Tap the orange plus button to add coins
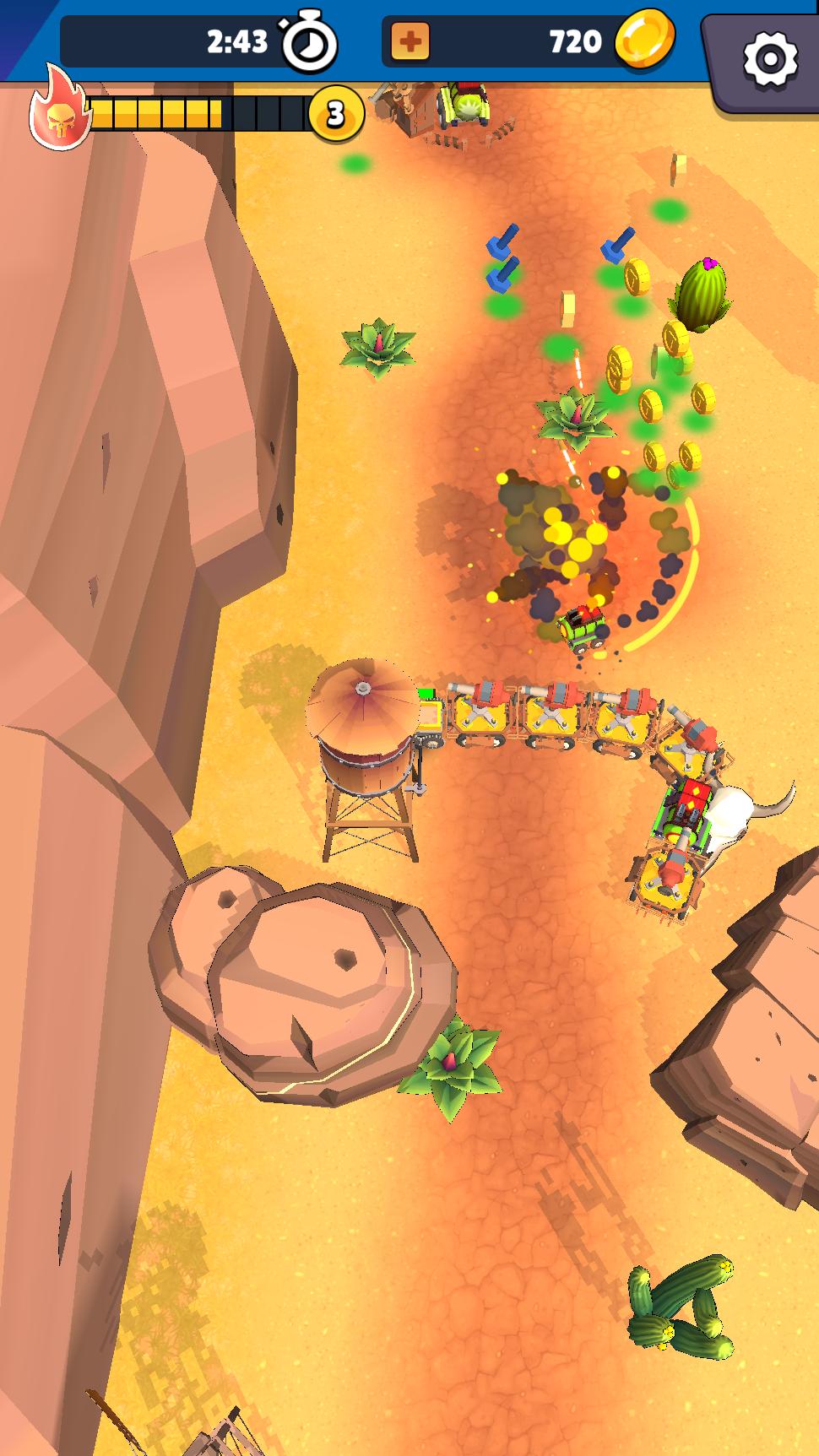819x1456 pixels. (x=410, y=41)
